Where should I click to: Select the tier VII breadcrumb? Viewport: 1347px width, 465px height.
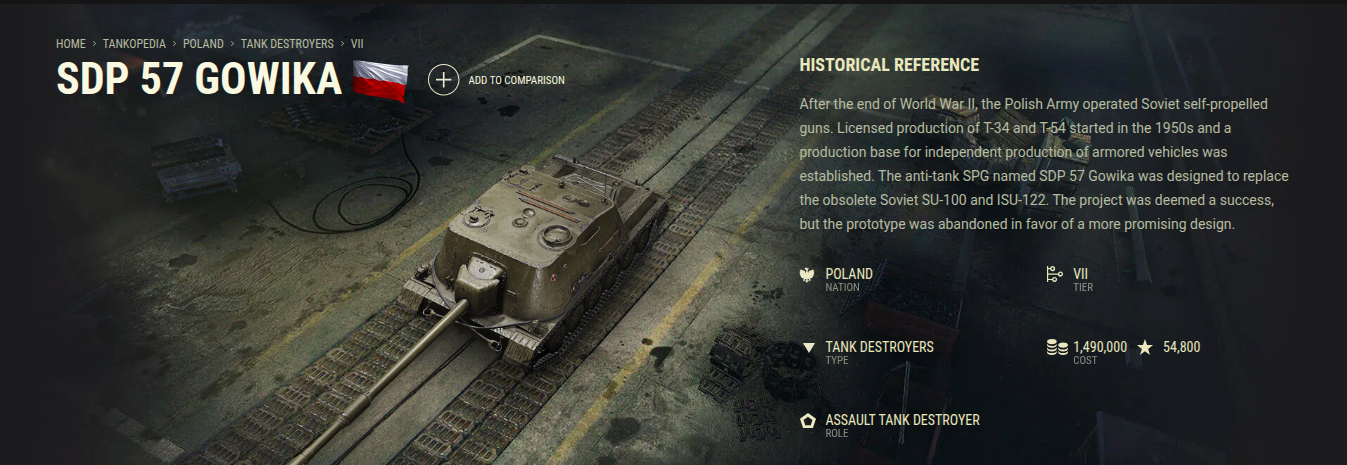click(x=358, y=45)
